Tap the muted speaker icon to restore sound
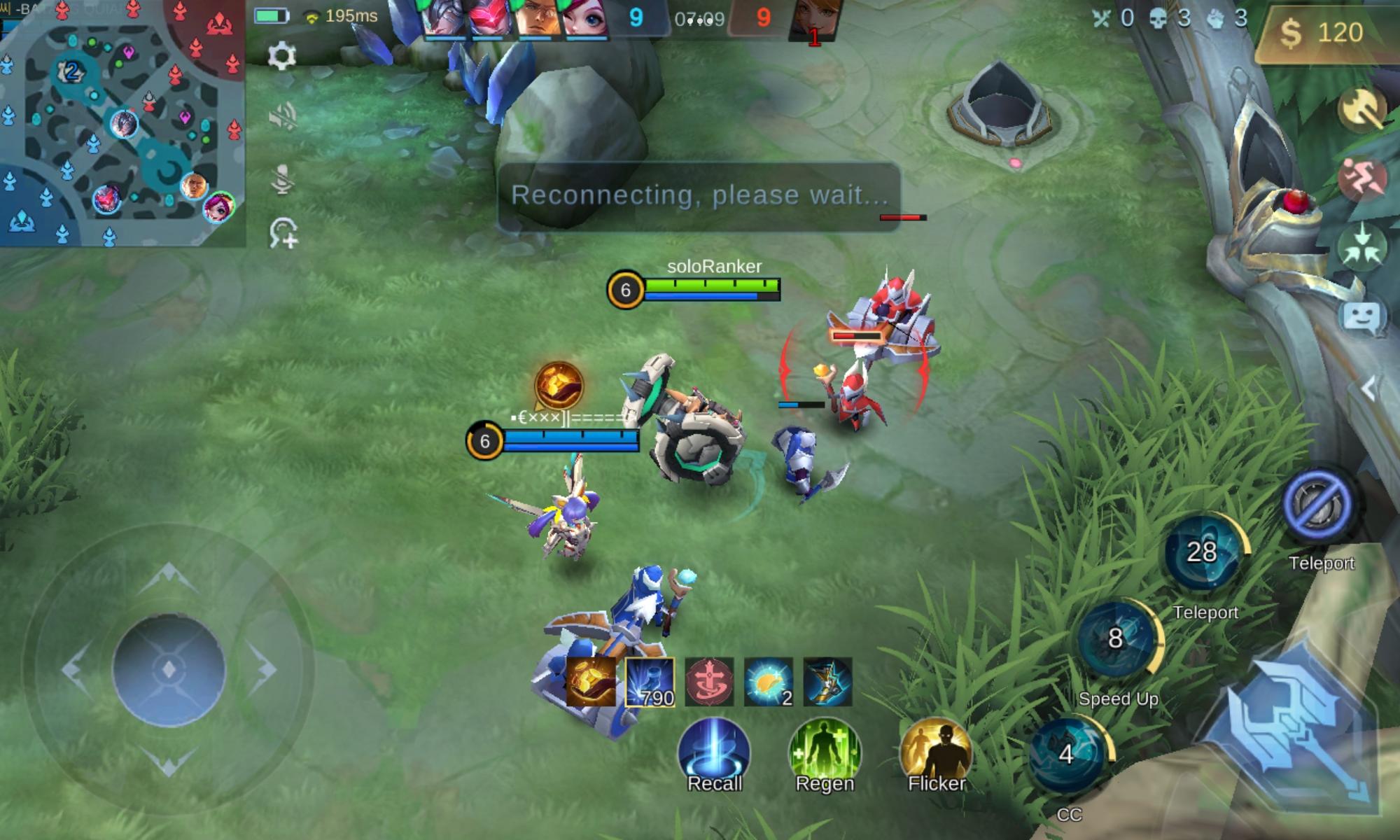Viewport: 1400px width, 840px height. [x=283, y=118]
